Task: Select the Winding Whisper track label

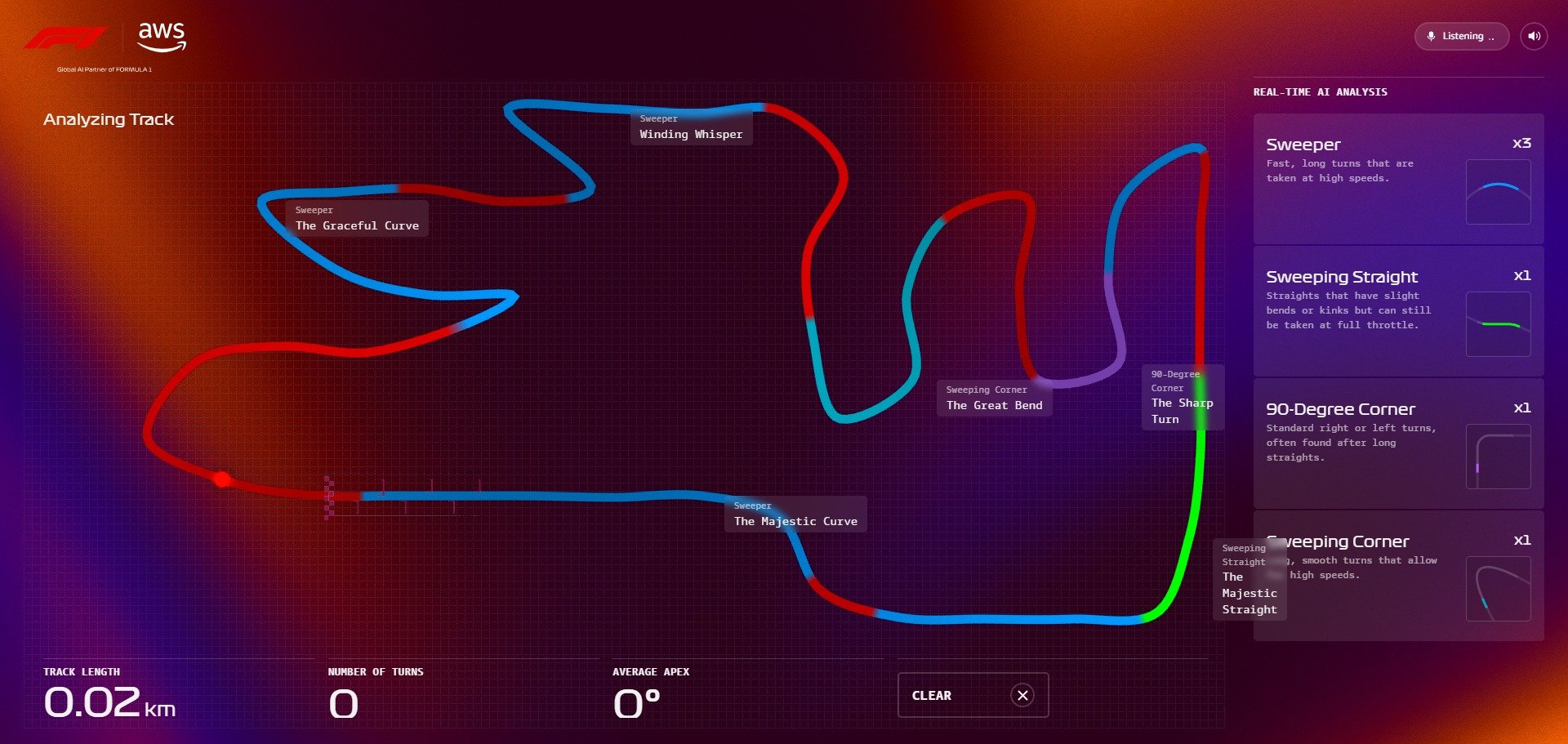Action: click(690, 127)
